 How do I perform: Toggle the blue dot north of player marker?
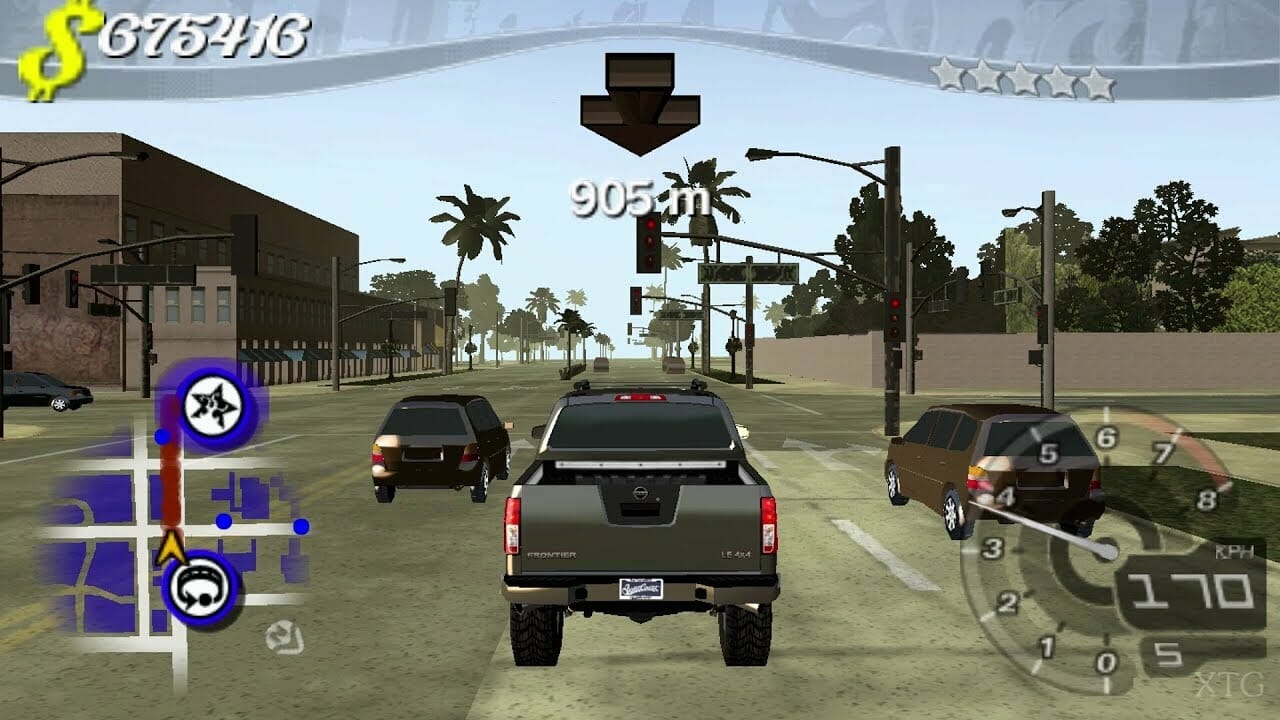pos(161,434)
